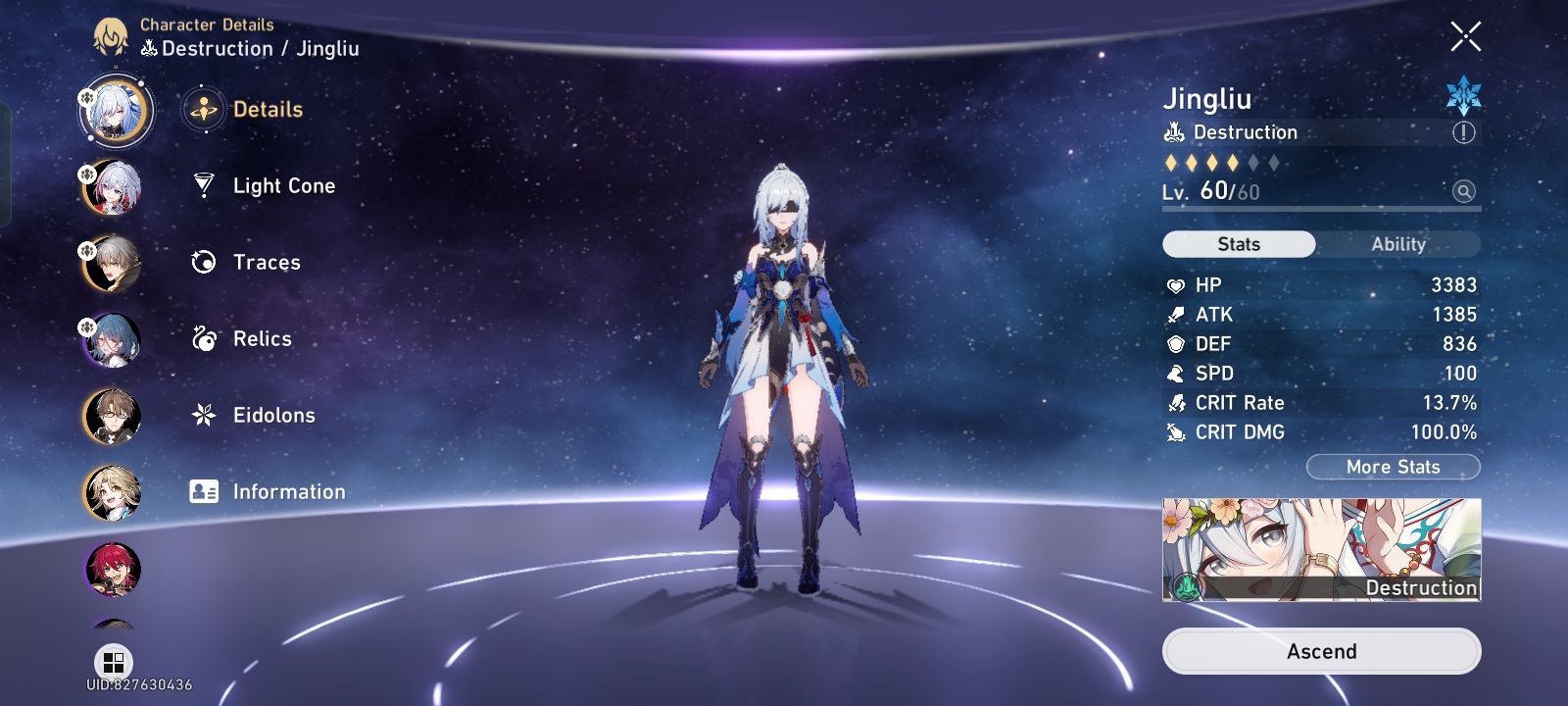
Task: Stay on the Stats tab
Action: click(1238, 244)
